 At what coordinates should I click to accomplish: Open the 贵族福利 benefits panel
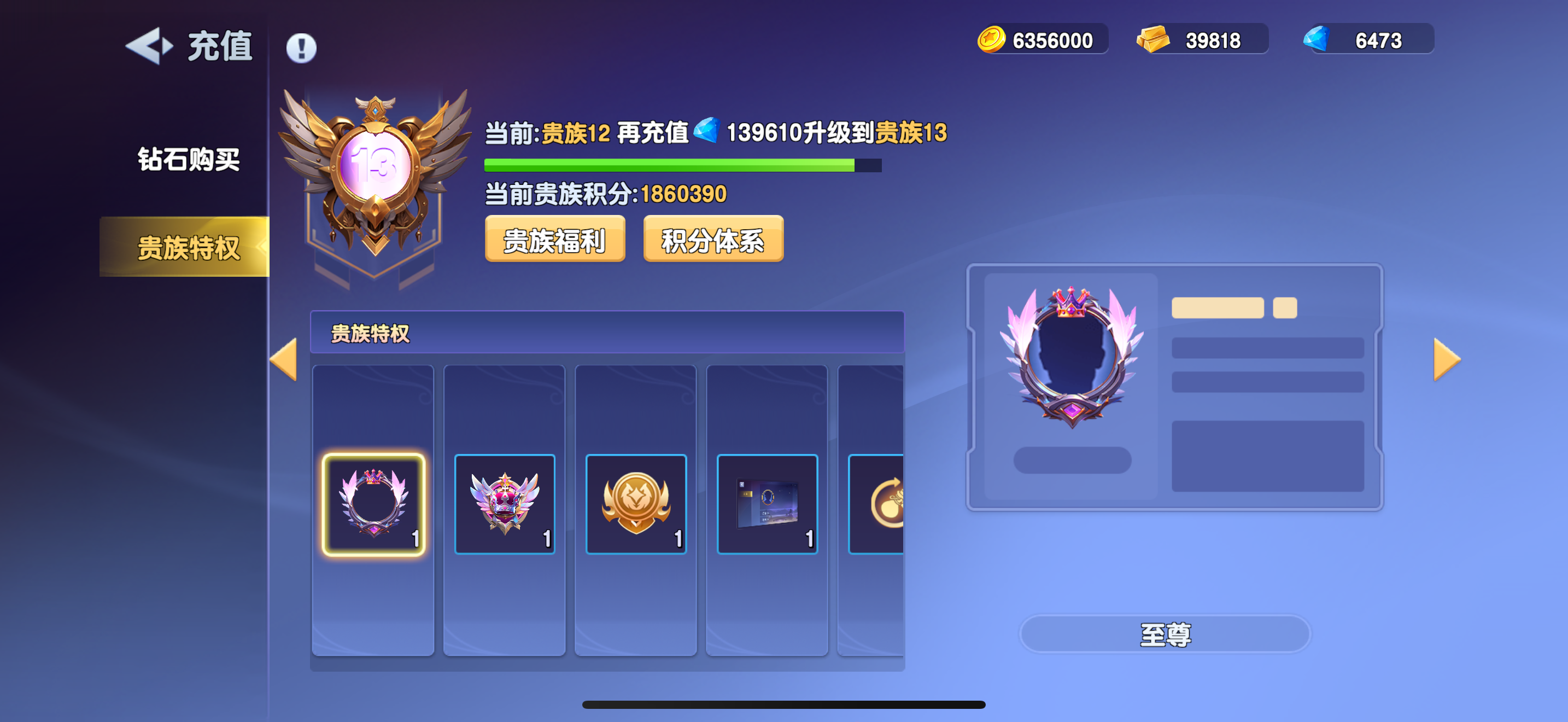554,240
